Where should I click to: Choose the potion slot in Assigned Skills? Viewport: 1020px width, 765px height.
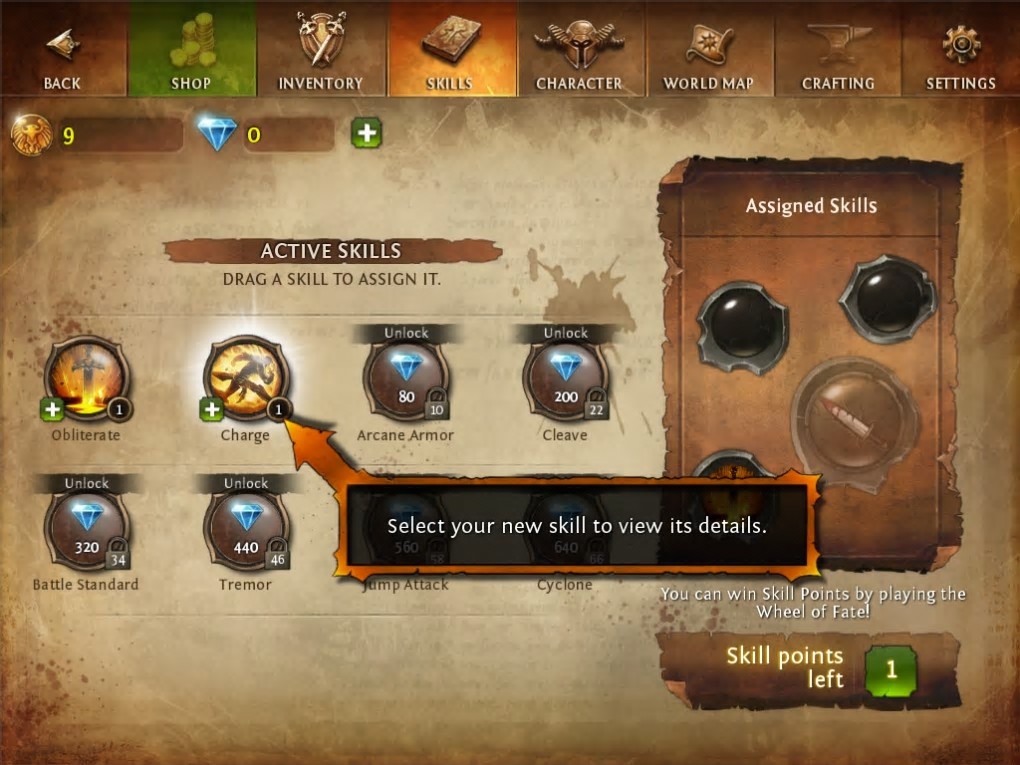(x=853, y=419)
